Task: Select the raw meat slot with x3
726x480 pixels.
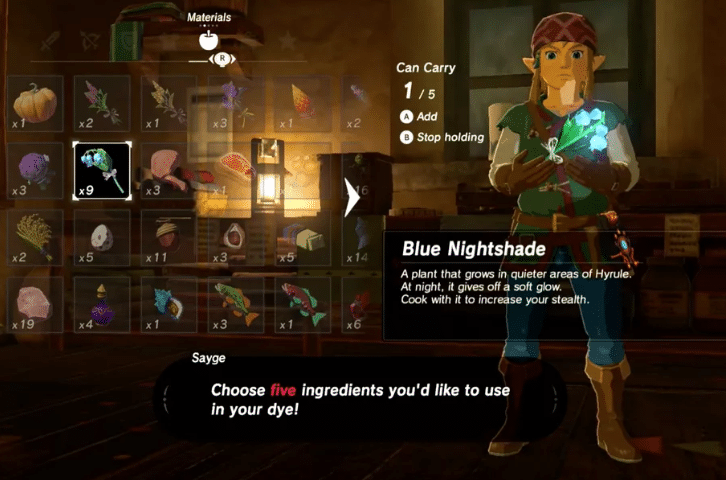Action: pos(168,170)
